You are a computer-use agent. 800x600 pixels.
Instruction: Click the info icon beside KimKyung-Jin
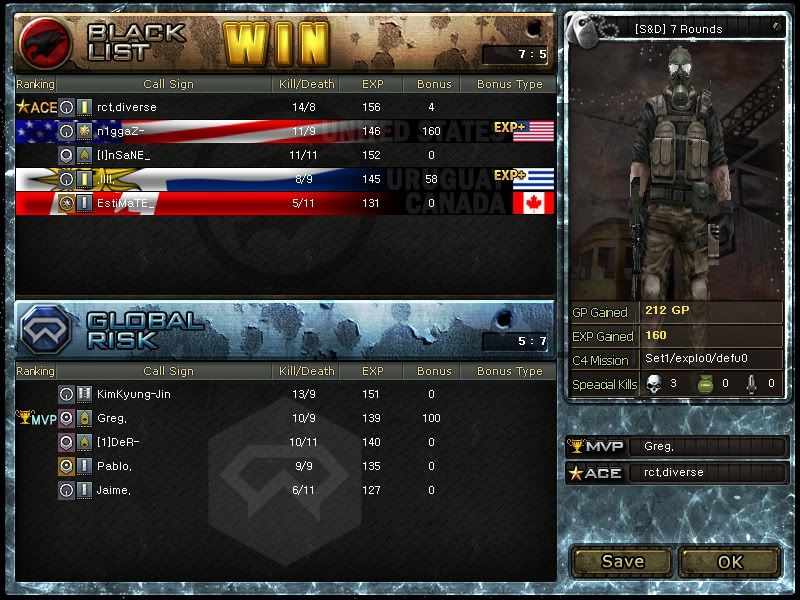pyautogui.click(x=66, y=395)
